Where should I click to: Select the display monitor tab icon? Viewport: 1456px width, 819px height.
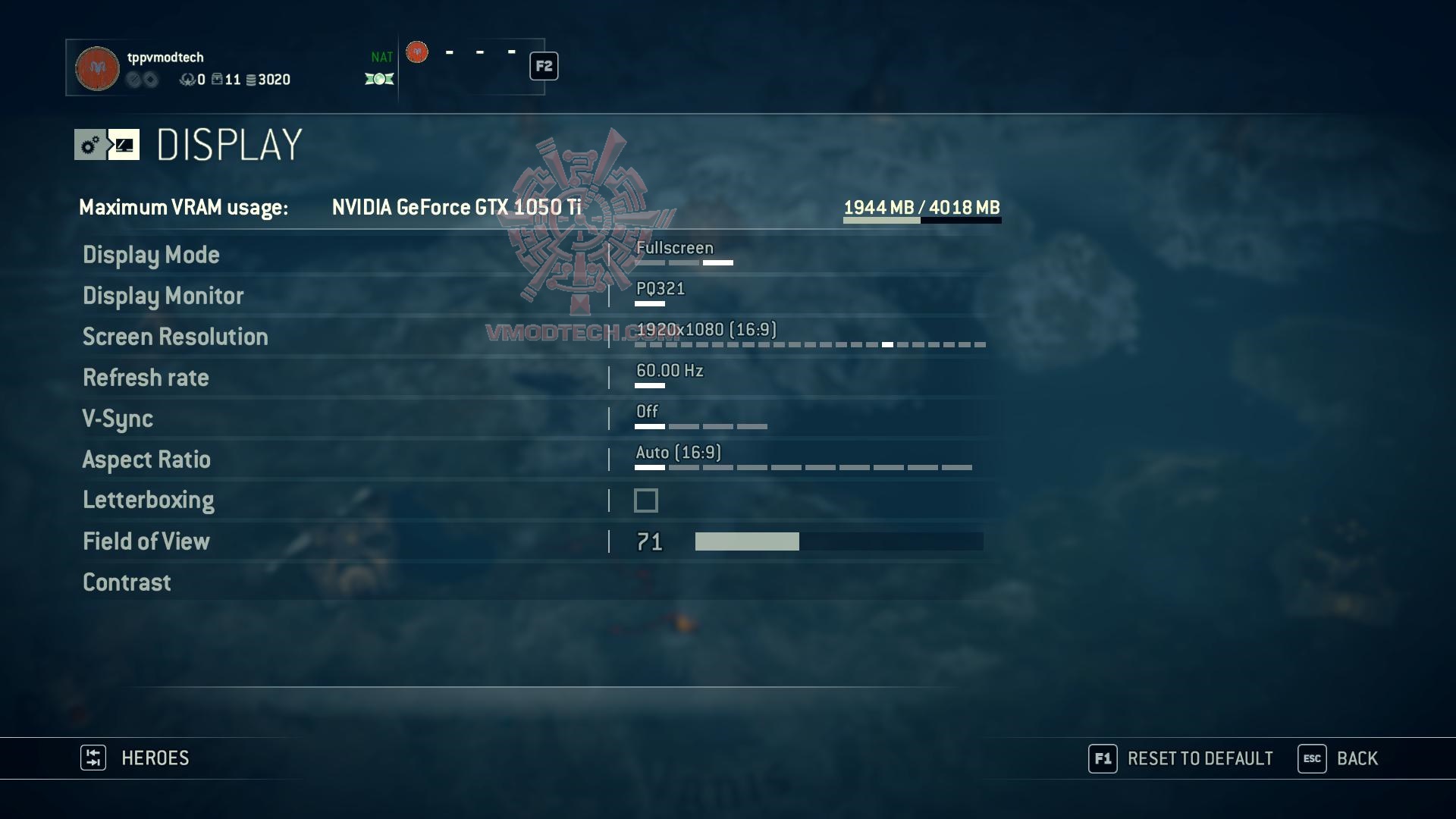(124, 145)
